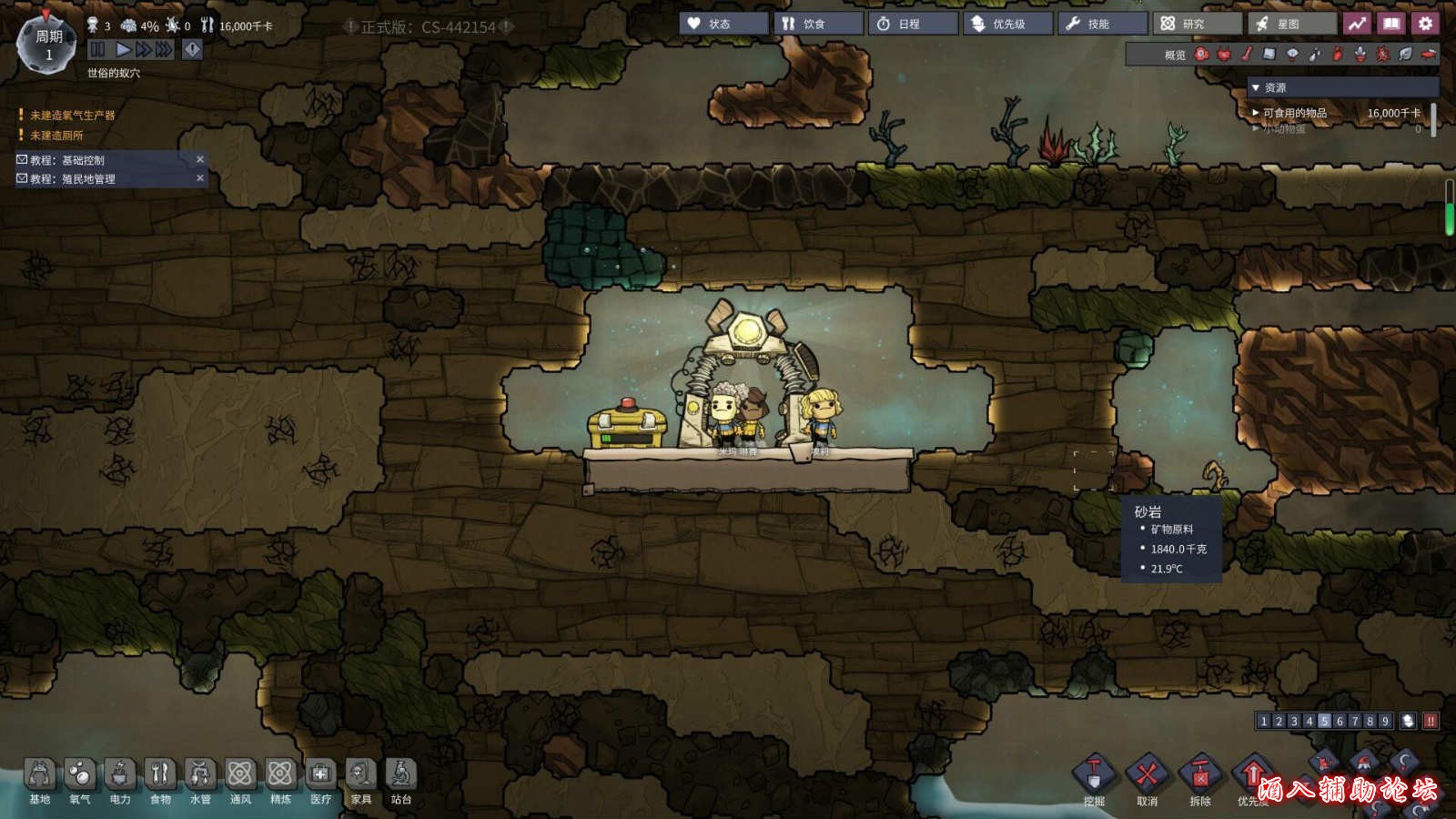Close the 教程: 基础控制 tutorial notice
The image size is (1456, 819).
click(200, 159)
